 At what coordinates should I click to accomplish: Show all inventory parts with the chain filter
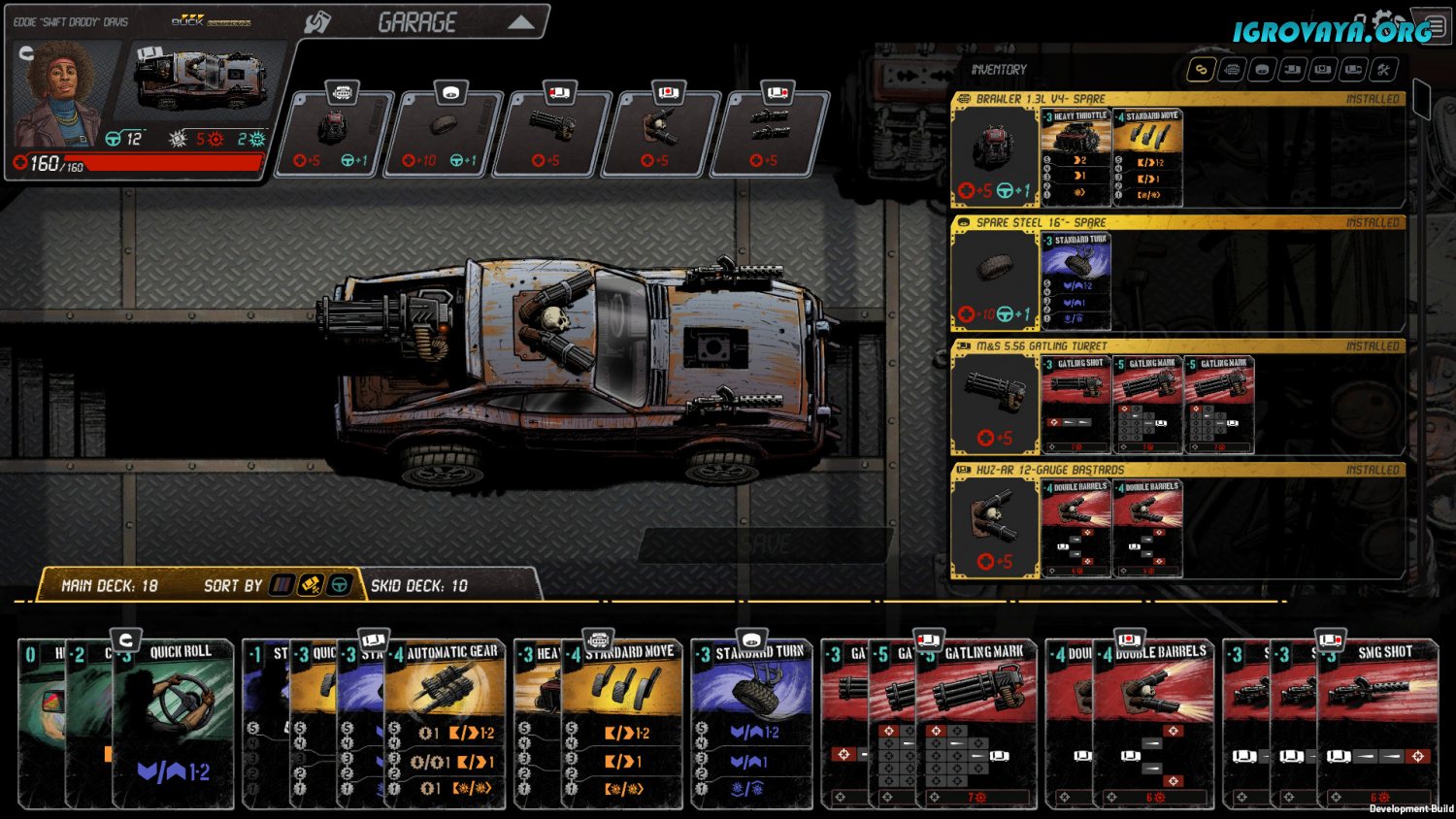pos(1202,69)
